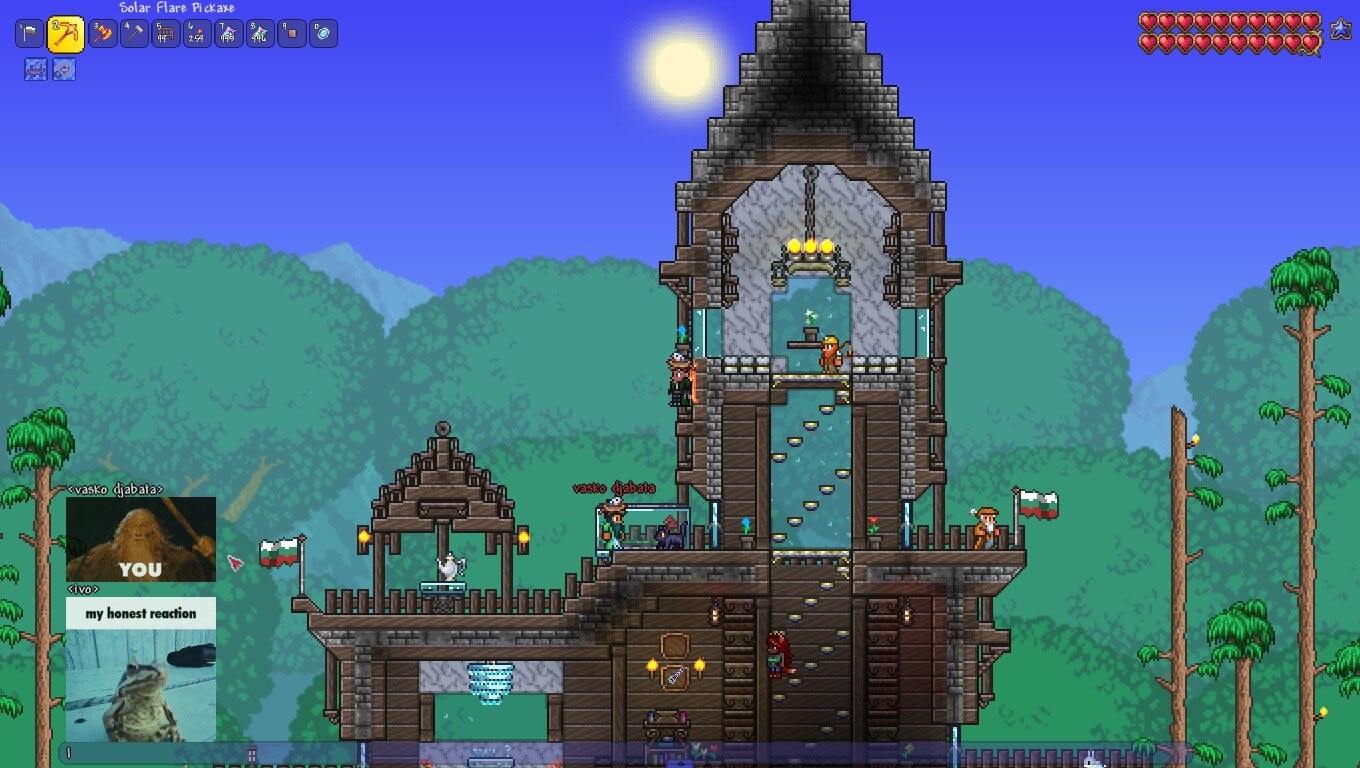The width and height of the screenshot is (1360, 768).
Task: Select the crystal item in hotbar slot 7
Action: (x=229, y=34)
